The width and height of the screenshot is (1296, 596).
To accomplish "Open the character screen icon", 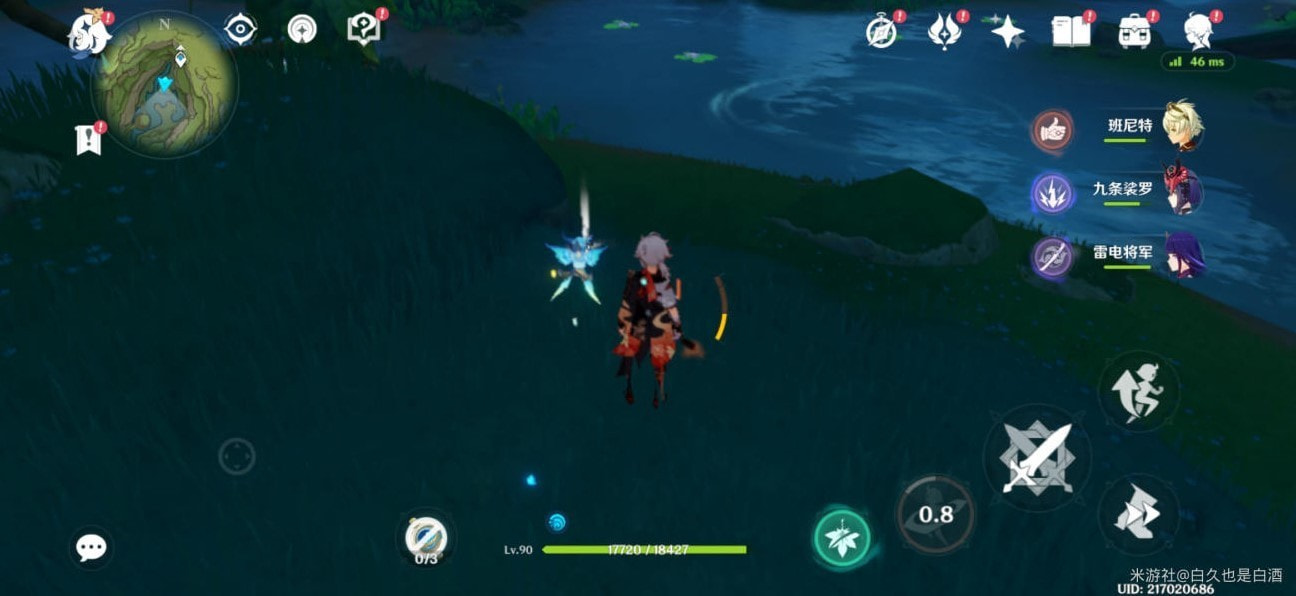I will click(x=1197, y=32).
